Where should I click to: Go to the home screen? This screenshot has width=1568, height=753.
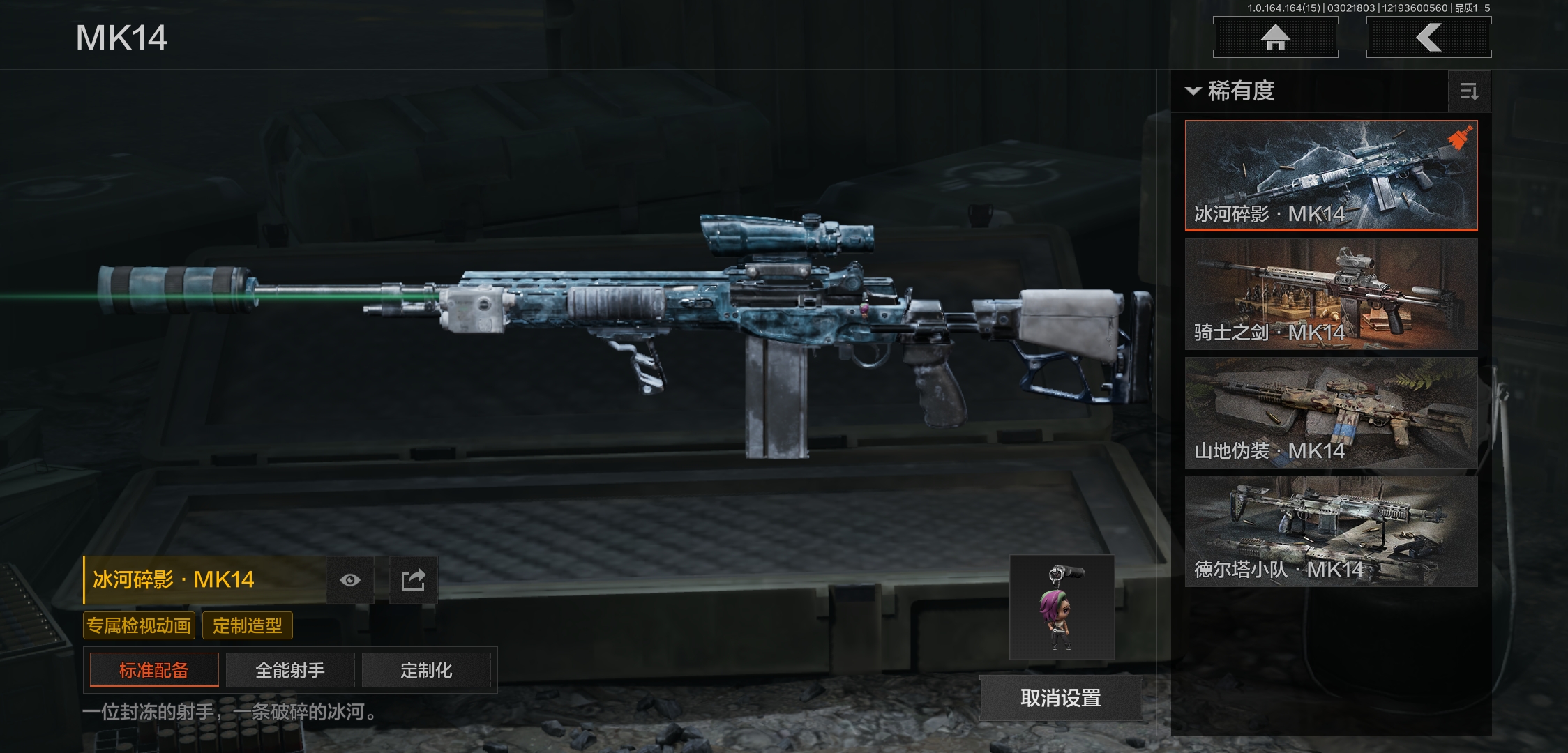pyautogui.click(x=1275, y=38)
